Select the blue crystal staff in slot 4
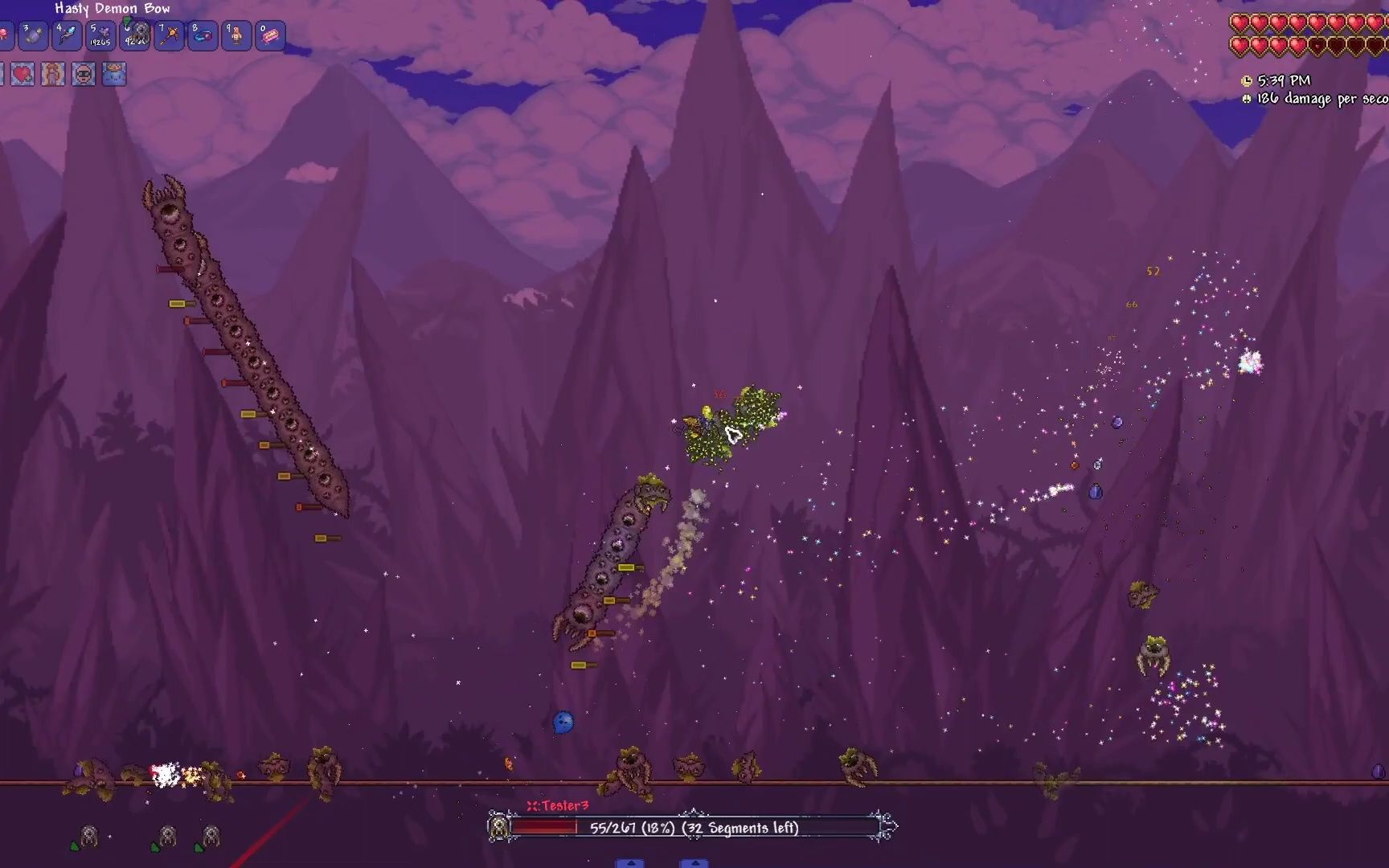The height and width of the screenshot is (868, 1389). pyautogui.click(x=67, y=36)
